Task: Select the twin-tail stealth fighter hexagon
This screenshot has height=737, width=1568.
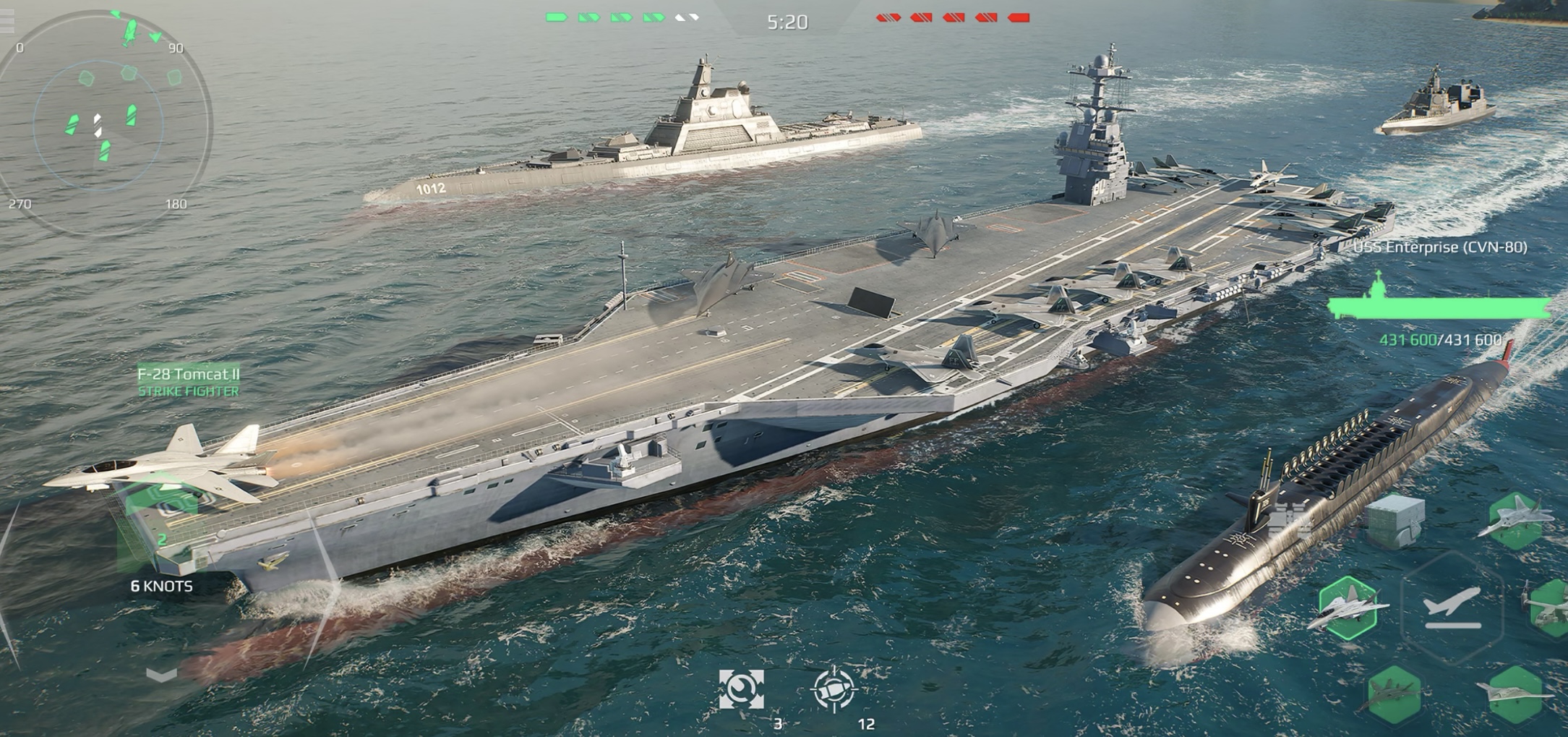Action: [x=1515, y=519]
